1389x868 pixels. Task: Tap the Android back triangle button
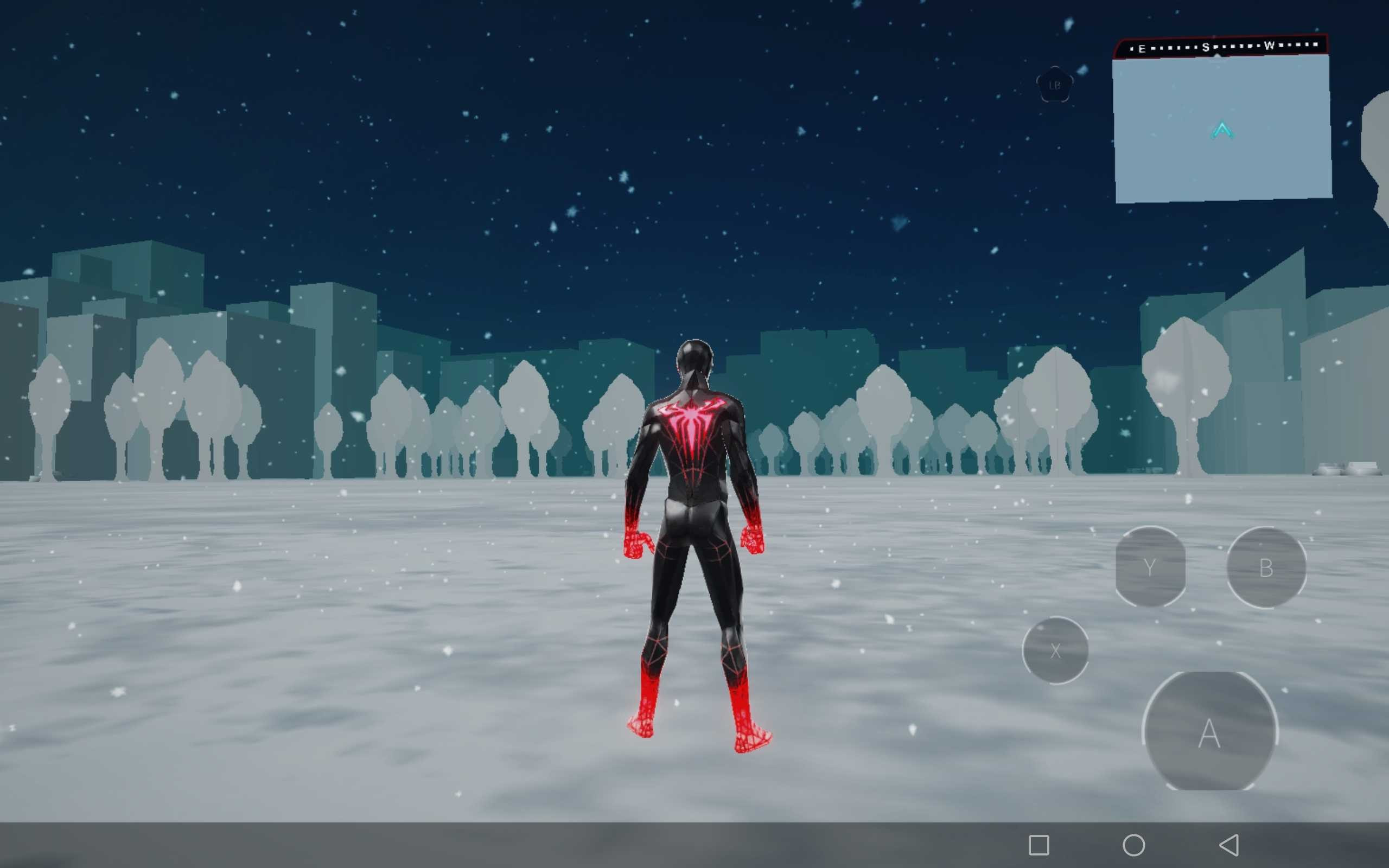coord(1229,845)
